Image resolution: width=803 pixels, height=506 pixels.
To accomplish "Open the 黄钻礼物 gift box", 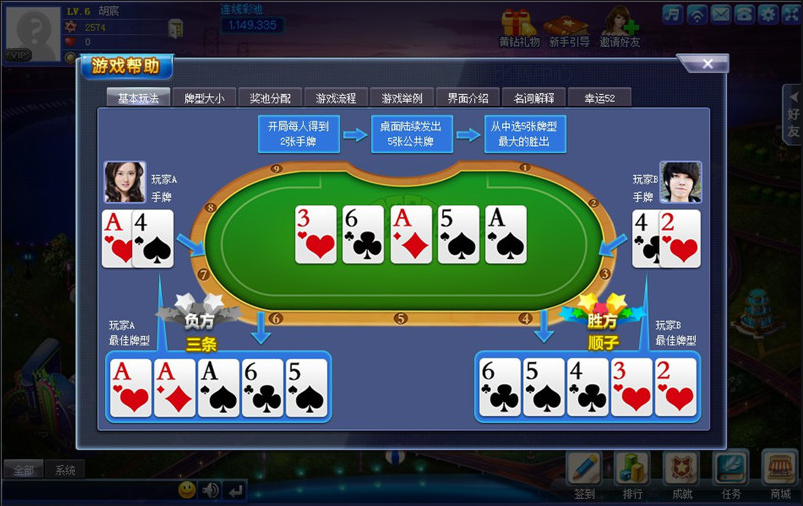I will 518,27.
